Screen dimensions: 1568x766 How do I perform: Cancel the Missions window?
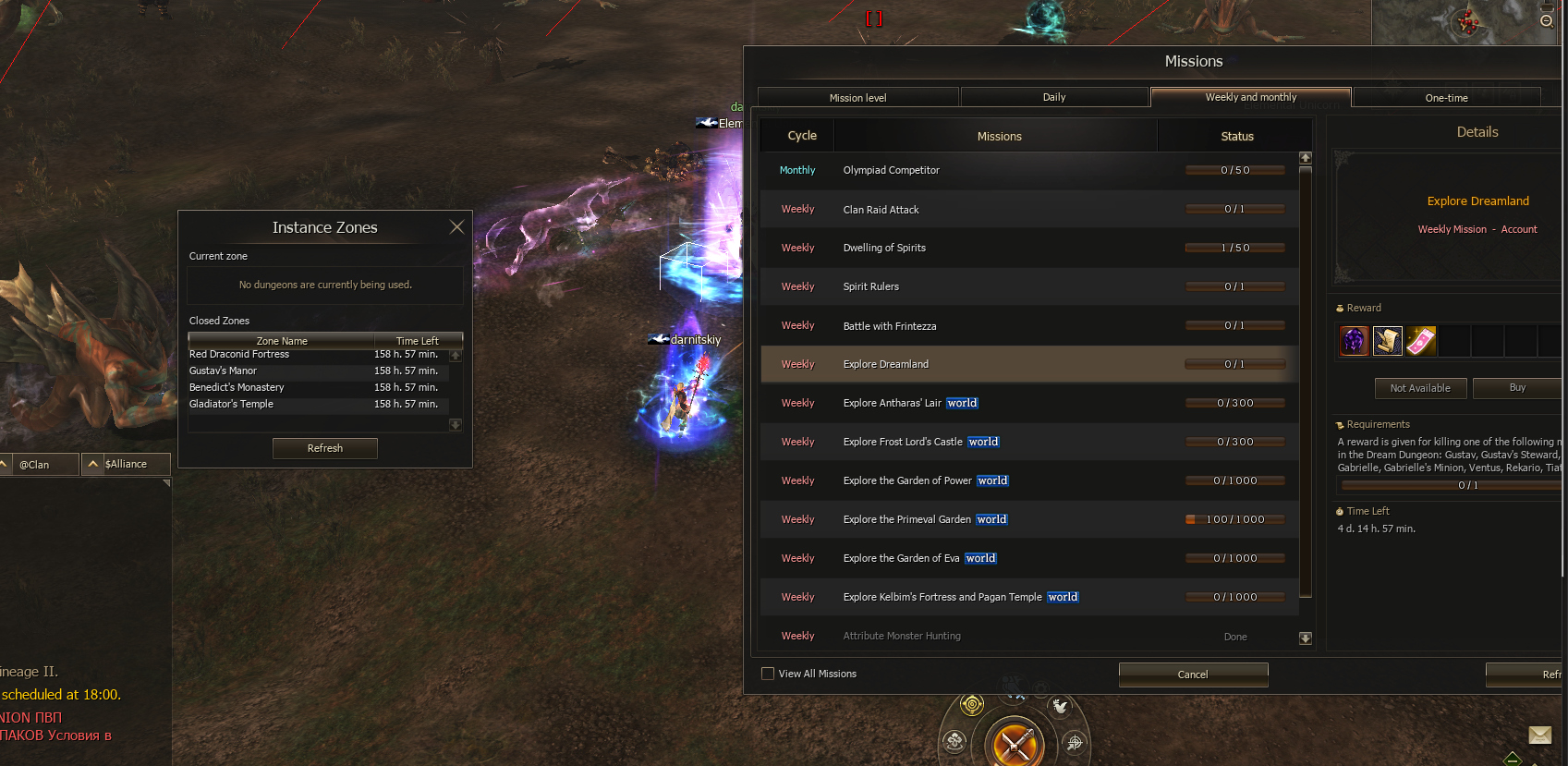coord(1193,675)
